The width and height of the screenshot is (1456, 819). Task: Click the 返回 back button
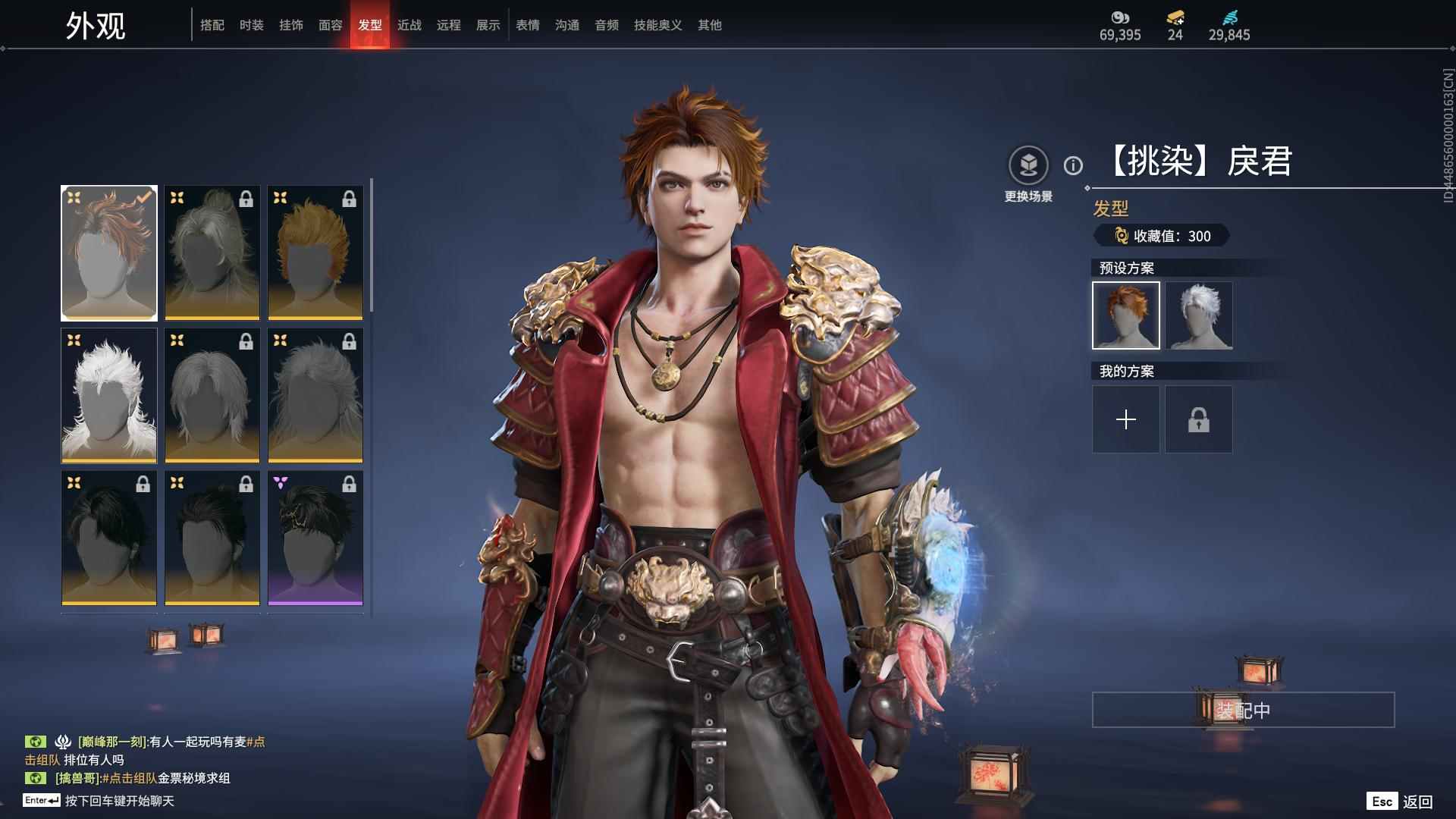pyautogui.click(x=1401, y=802)
